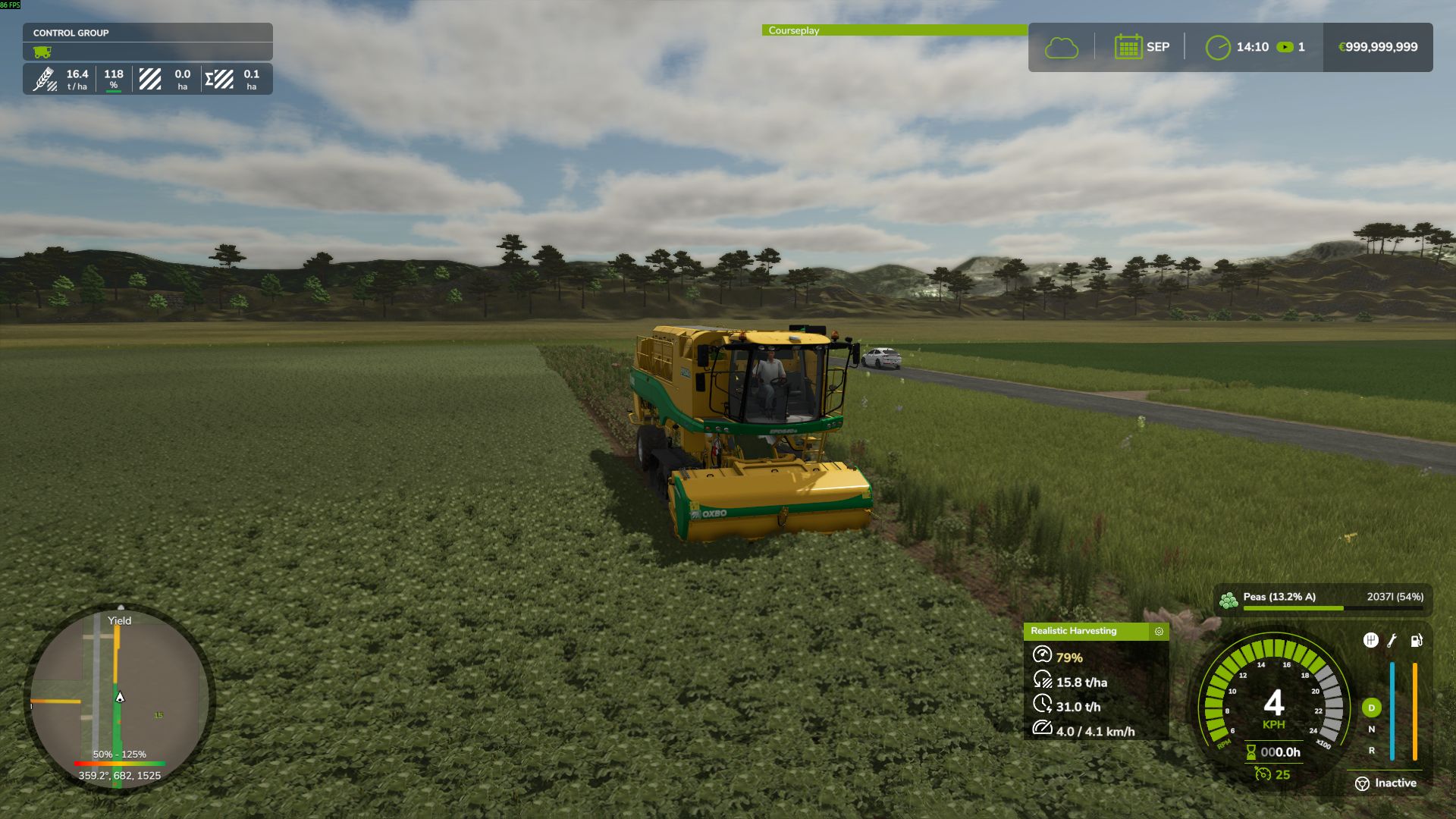Select the R reverse gear indicator

(x=1373, y=751)
